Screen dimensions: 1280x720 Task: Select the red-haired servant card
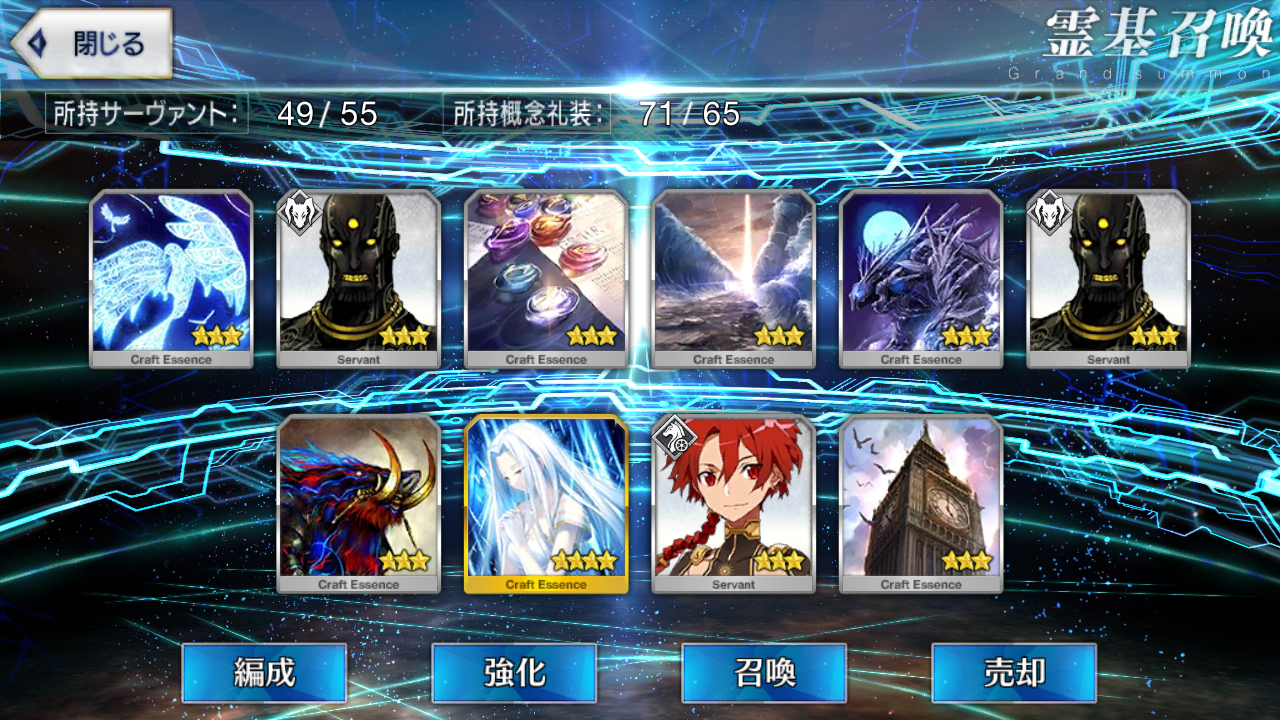click(x=734, y=503)
